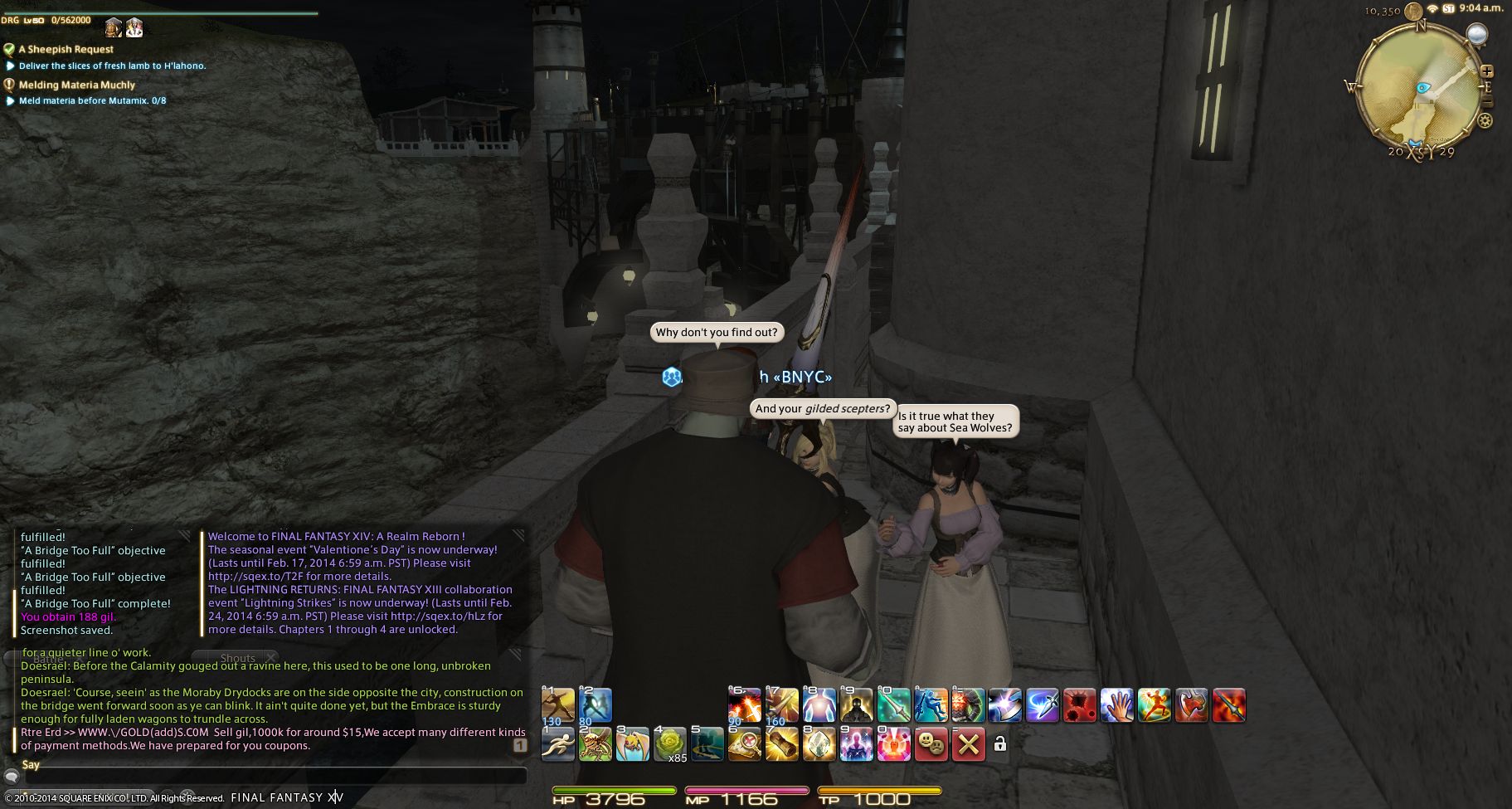This screenshot has height=809, width=1512.
Task: Switch to the Battle chat tab
Action: [x=48, y=658]
